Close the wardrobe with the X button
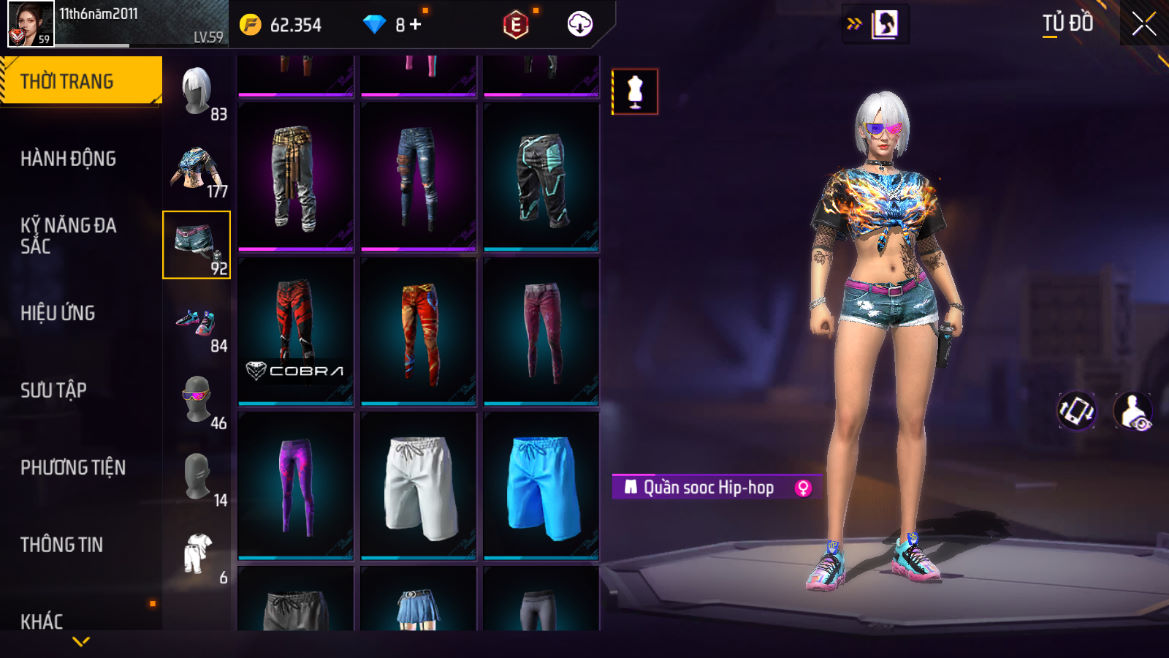 point(1143,25)
